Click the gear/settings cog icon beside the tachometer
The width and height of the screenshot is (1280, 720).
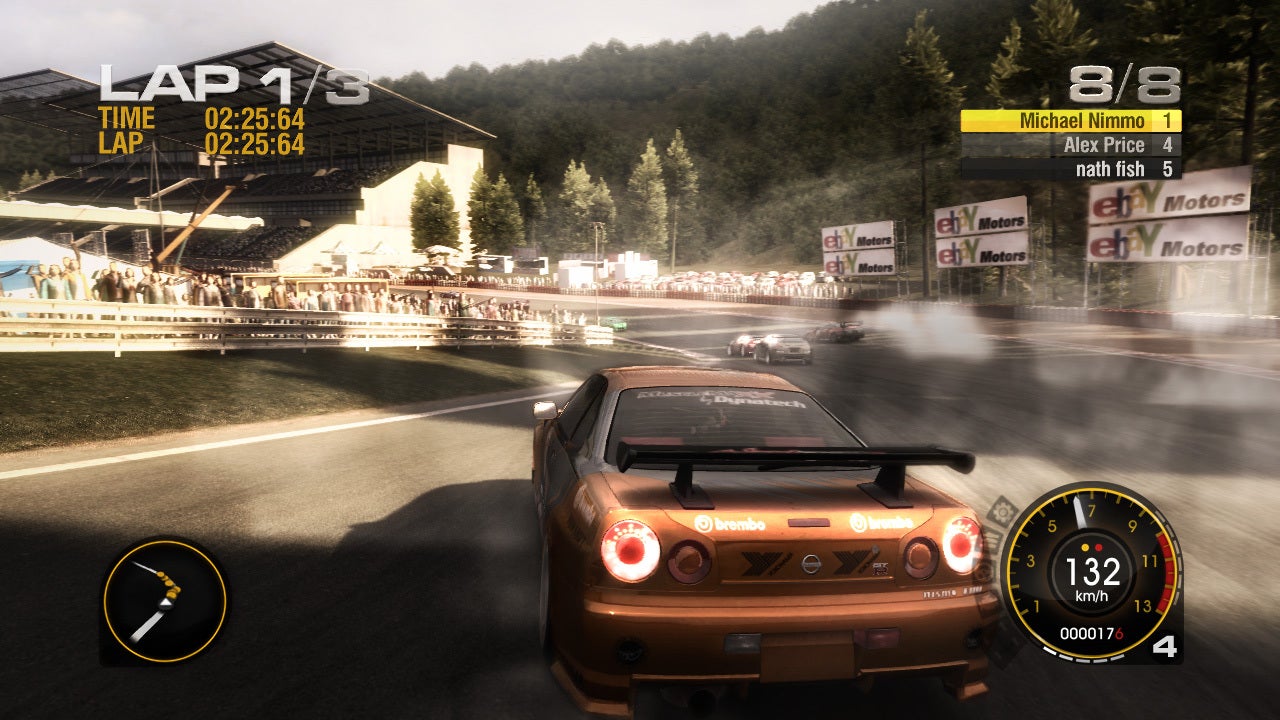[1003, 512]
